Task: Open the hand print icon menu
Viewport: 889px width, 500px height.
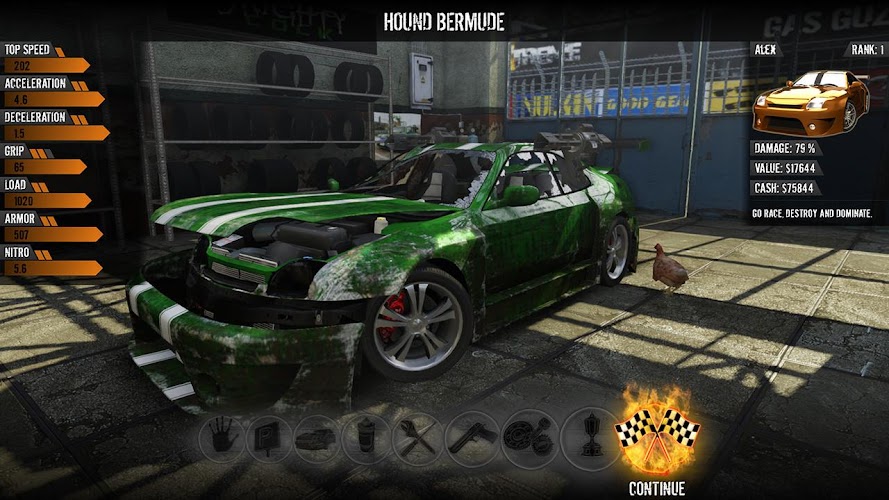Action: coord(222,437)
